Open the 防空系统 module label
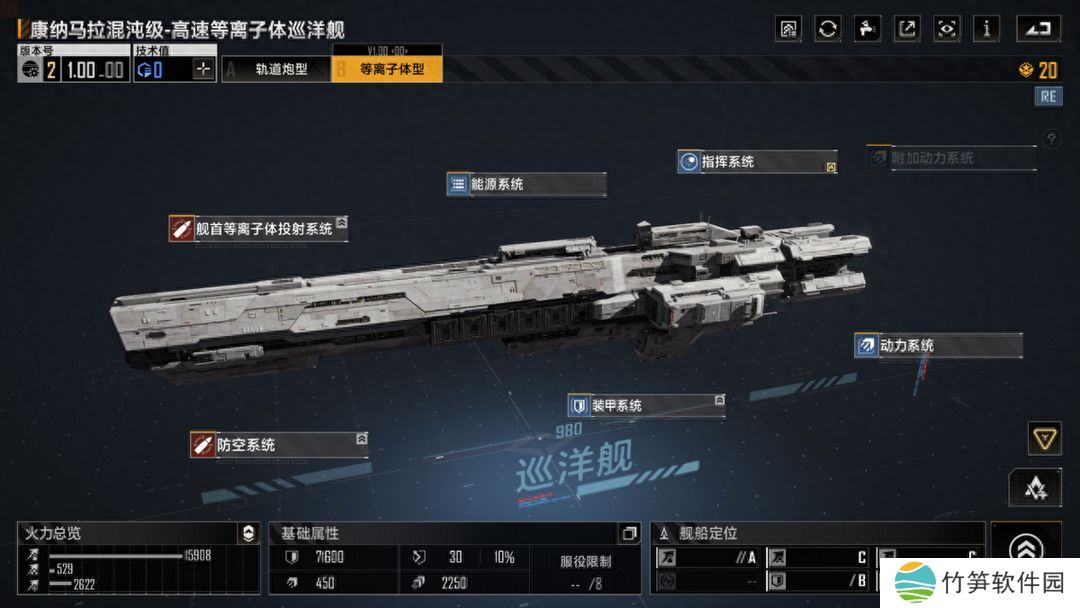The width and height of the screenshot is (1080, 608). [278, 445]
